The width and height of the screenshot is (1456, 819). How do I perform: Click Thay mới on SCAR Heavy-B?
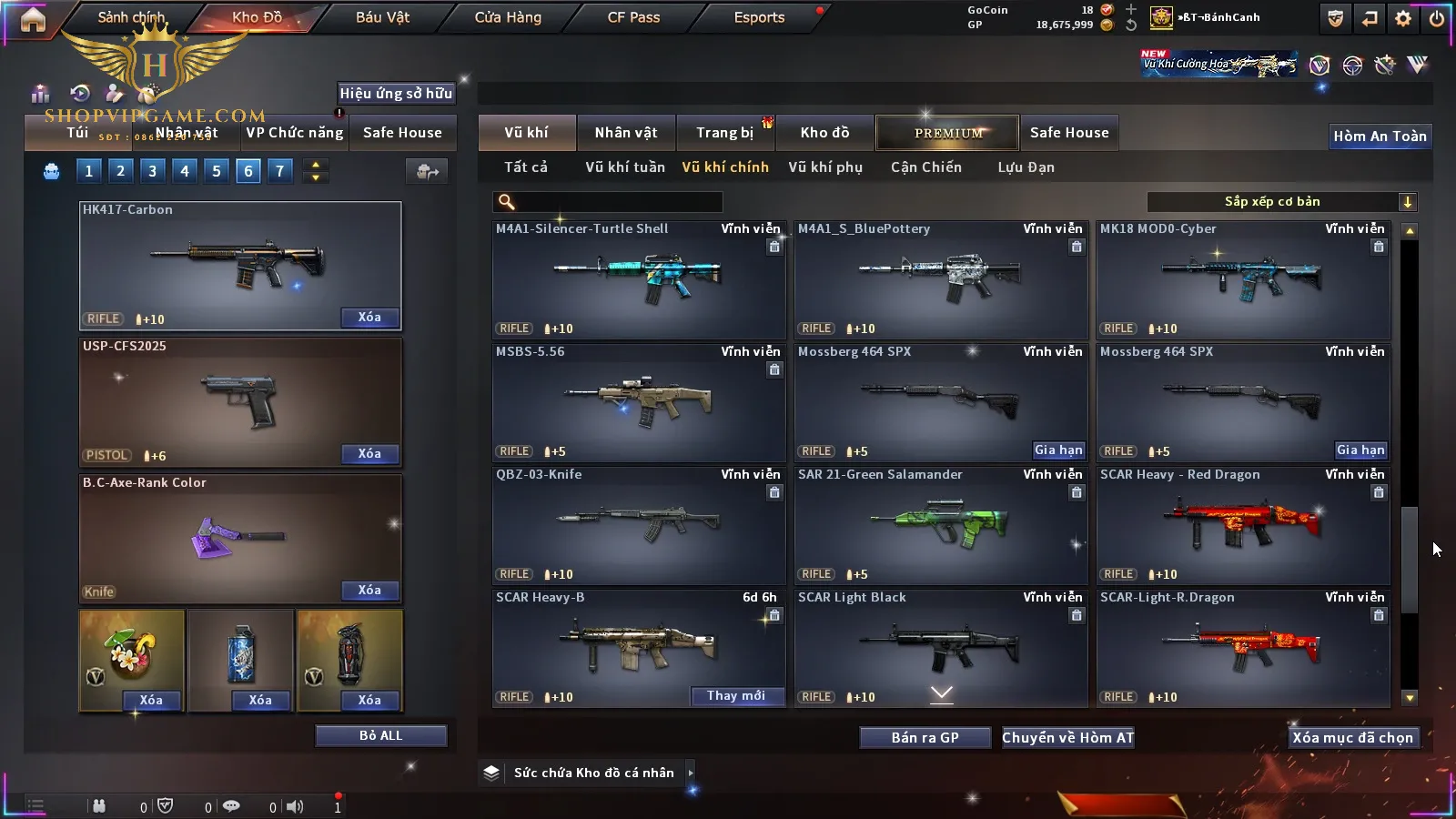[736, 696]
